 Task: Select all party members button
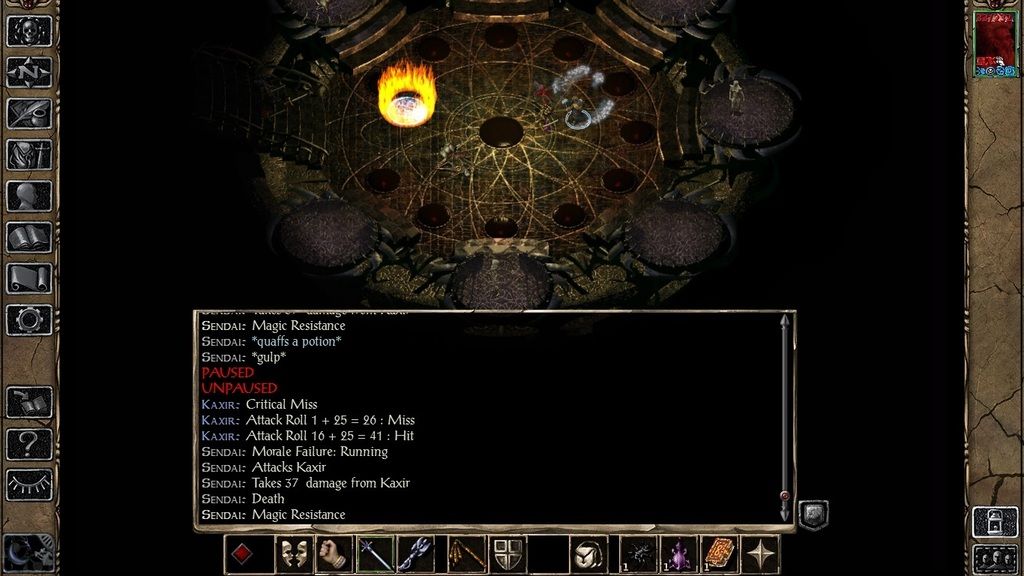coord(995,557)
